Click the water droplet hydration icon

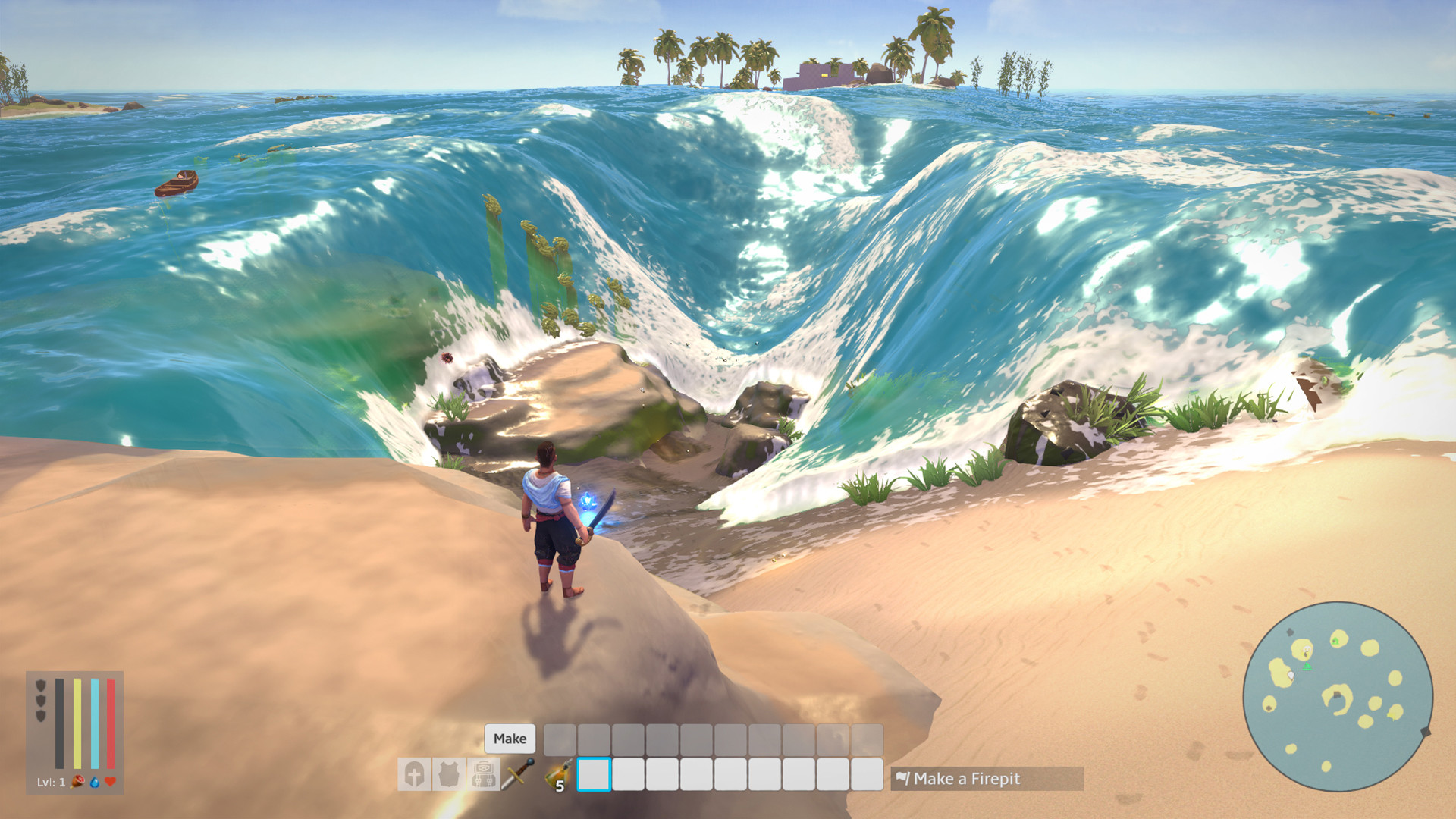(95, 783)
